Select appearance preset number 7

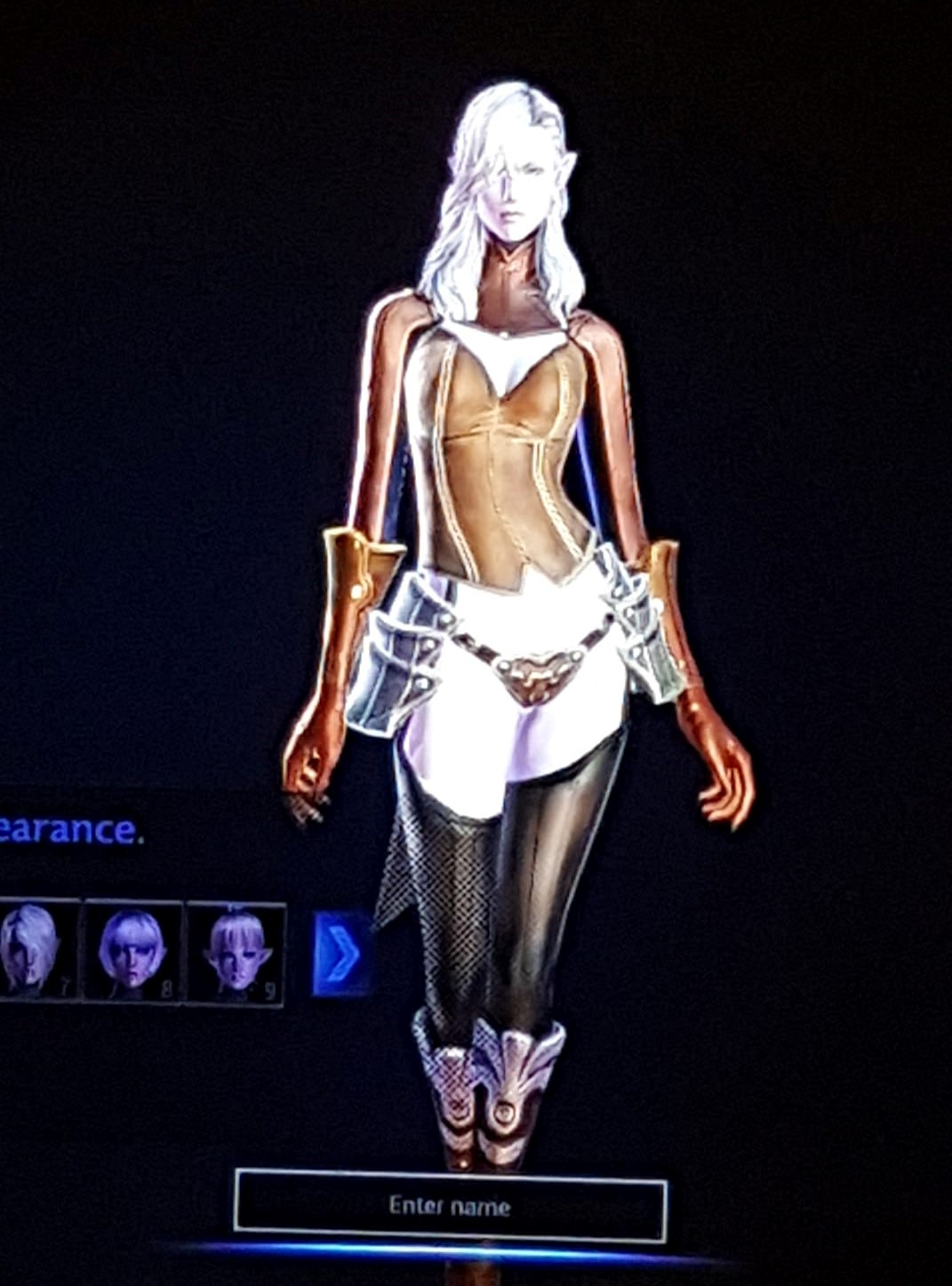coord(34,950)
